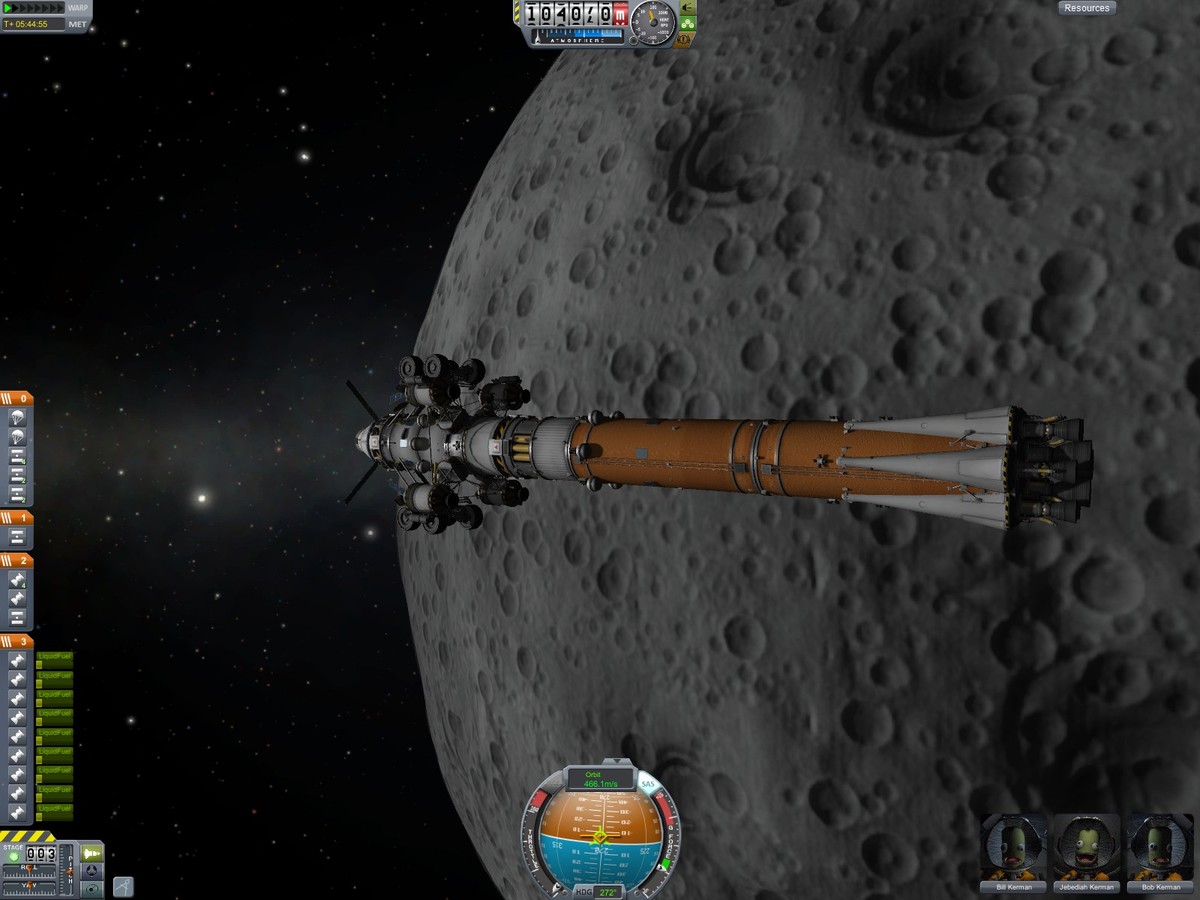
Task: Select the stage 3 header
Action: click(17, 641)
